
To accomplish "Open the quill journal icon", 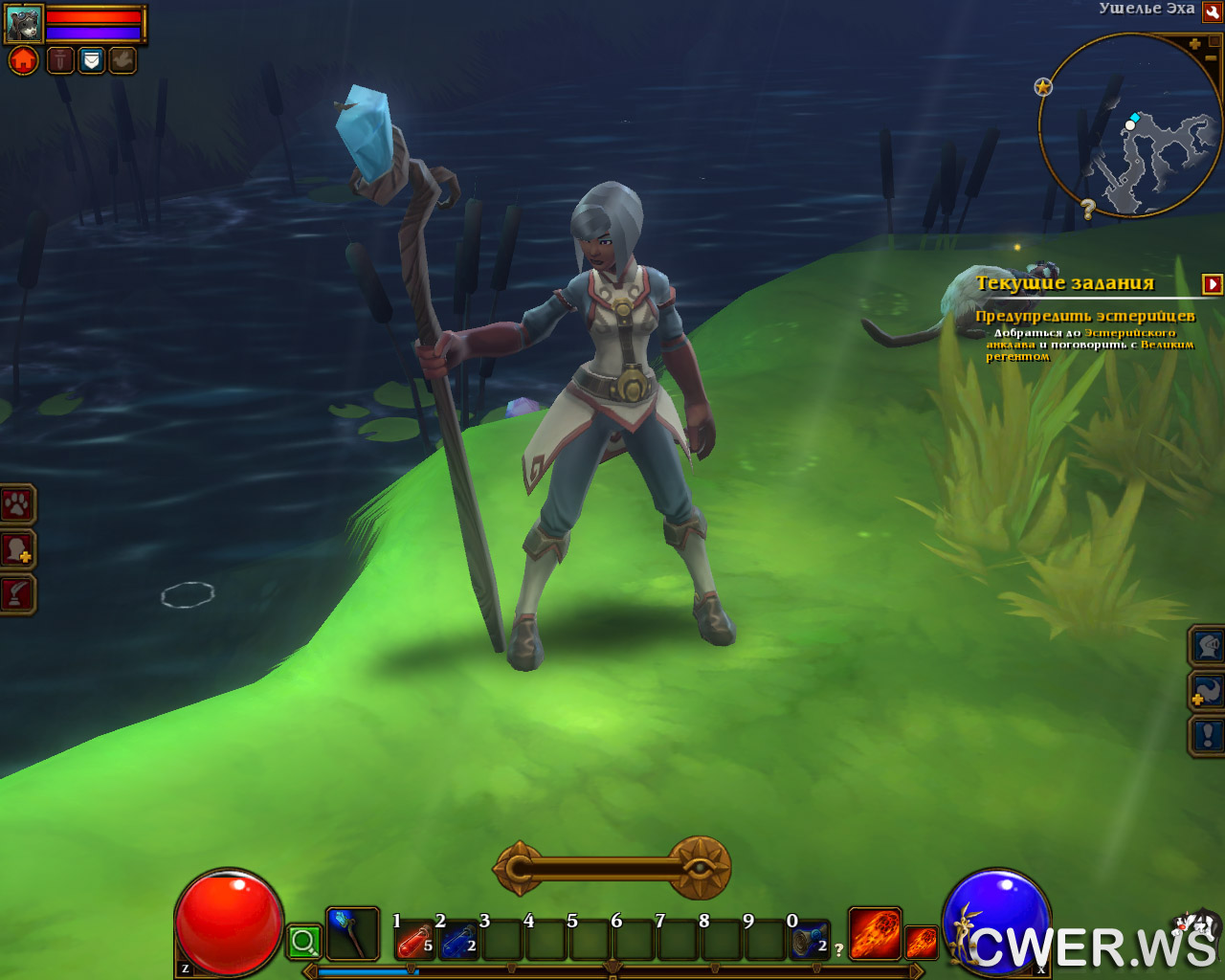I will pos(17,594).
